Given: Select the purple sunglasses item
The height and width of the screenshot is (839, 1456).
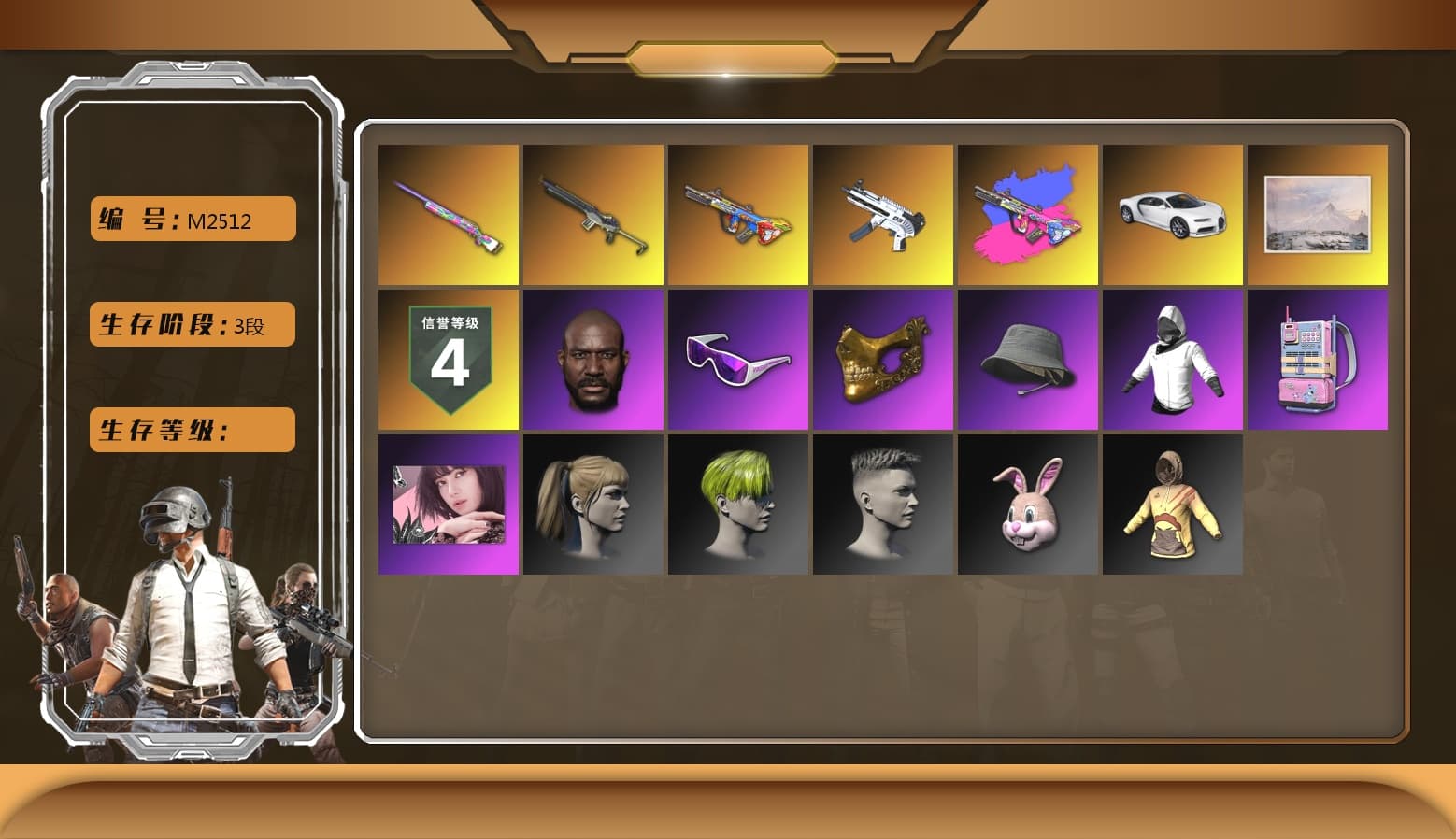Looking at the screenshot, I should click(x=737, y=359).
